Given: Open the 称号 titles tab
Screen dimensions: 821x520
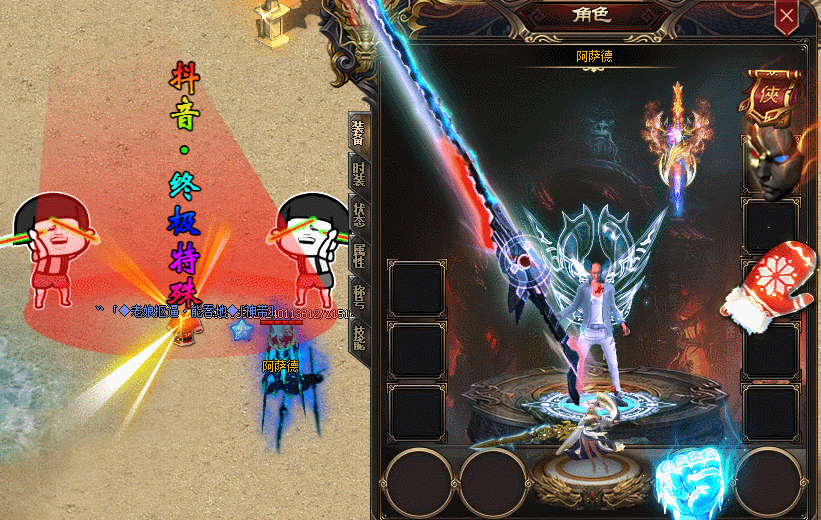Looking at the screenshot, I should coord(357,297).
